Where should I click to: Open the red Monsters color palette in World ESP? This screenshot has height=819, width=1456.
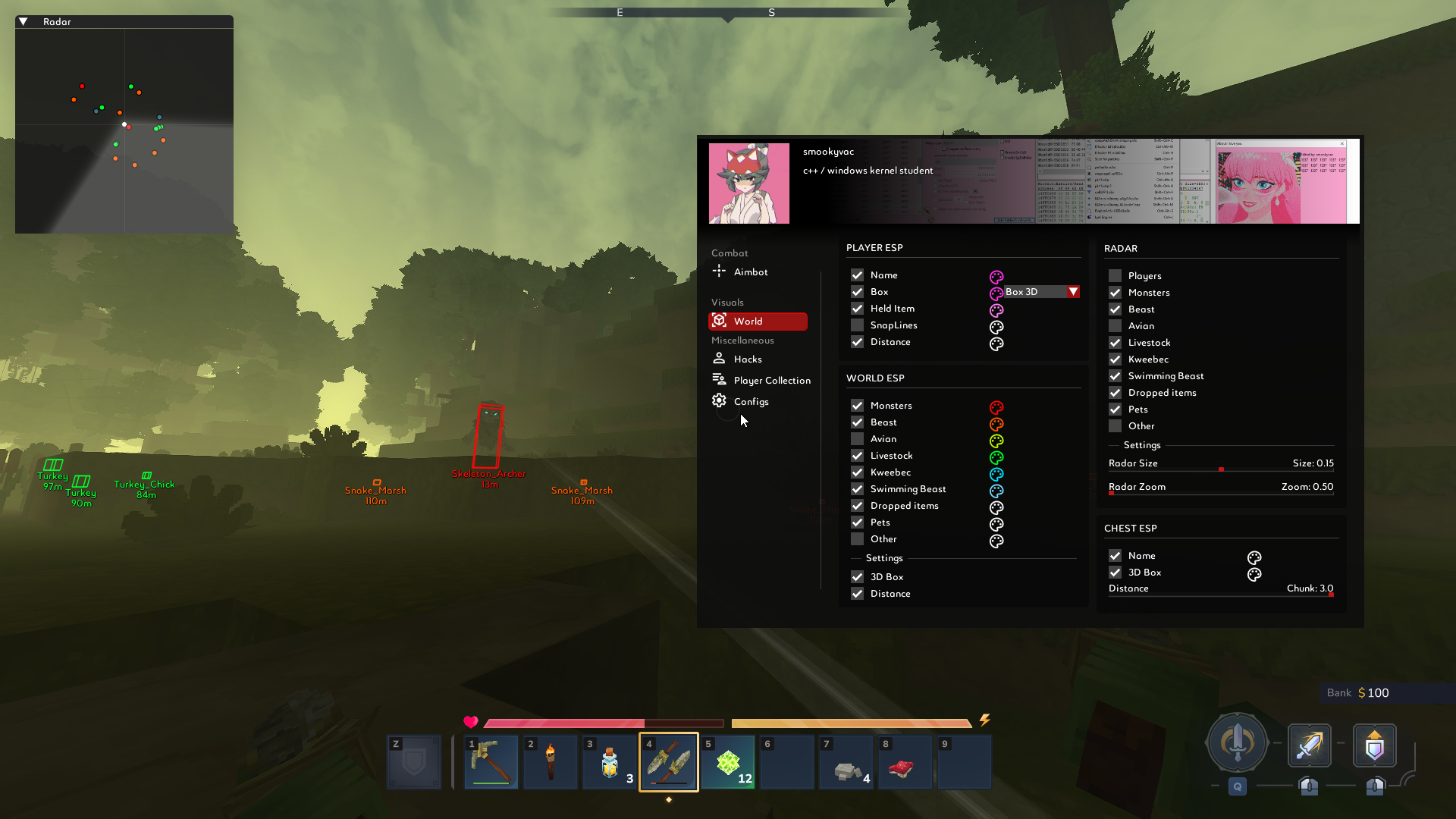(996, 407)
